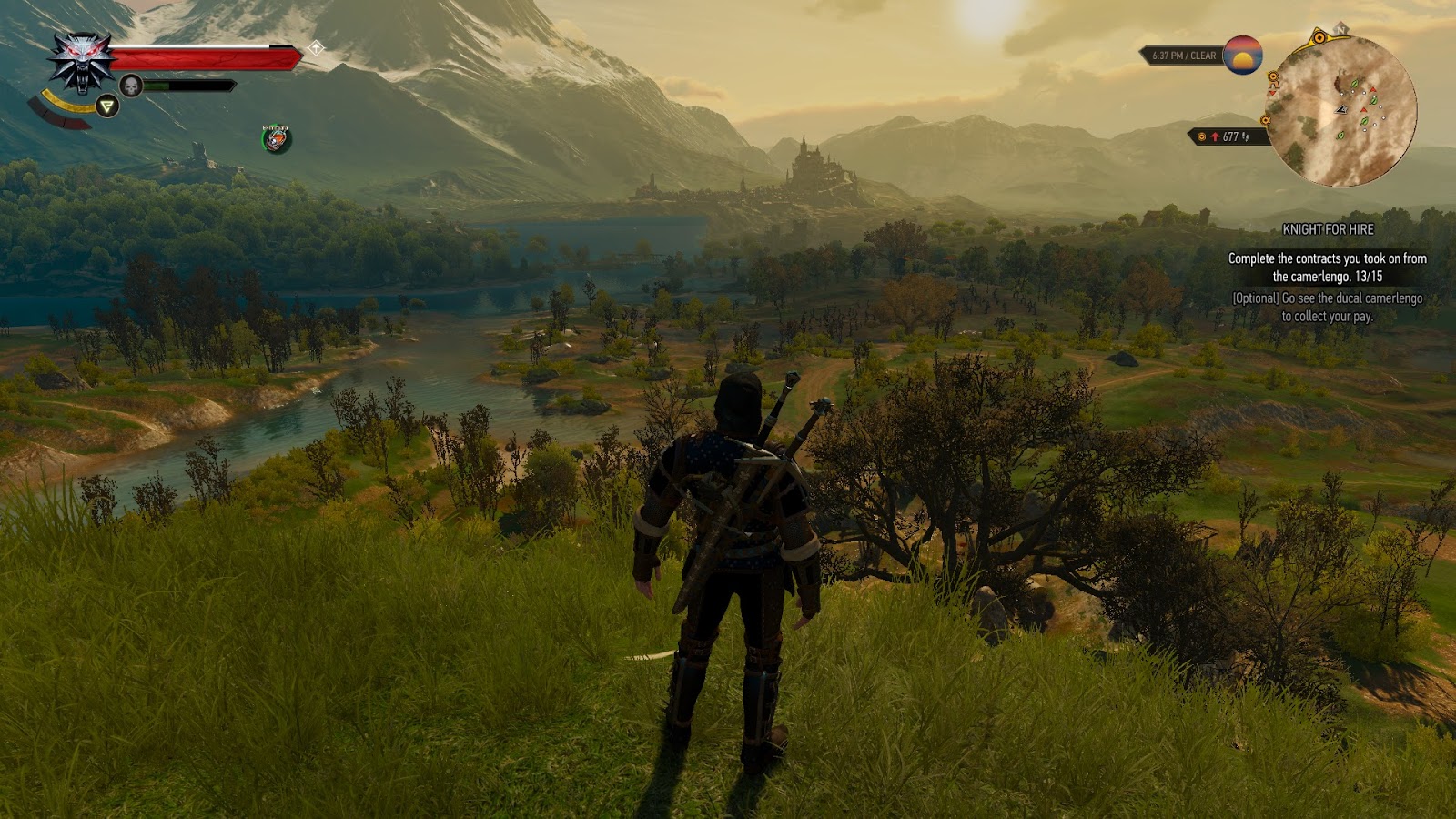Open the Knight for Hire quest tracker
The image size is (1456, 819).
tap(1328, 229)
